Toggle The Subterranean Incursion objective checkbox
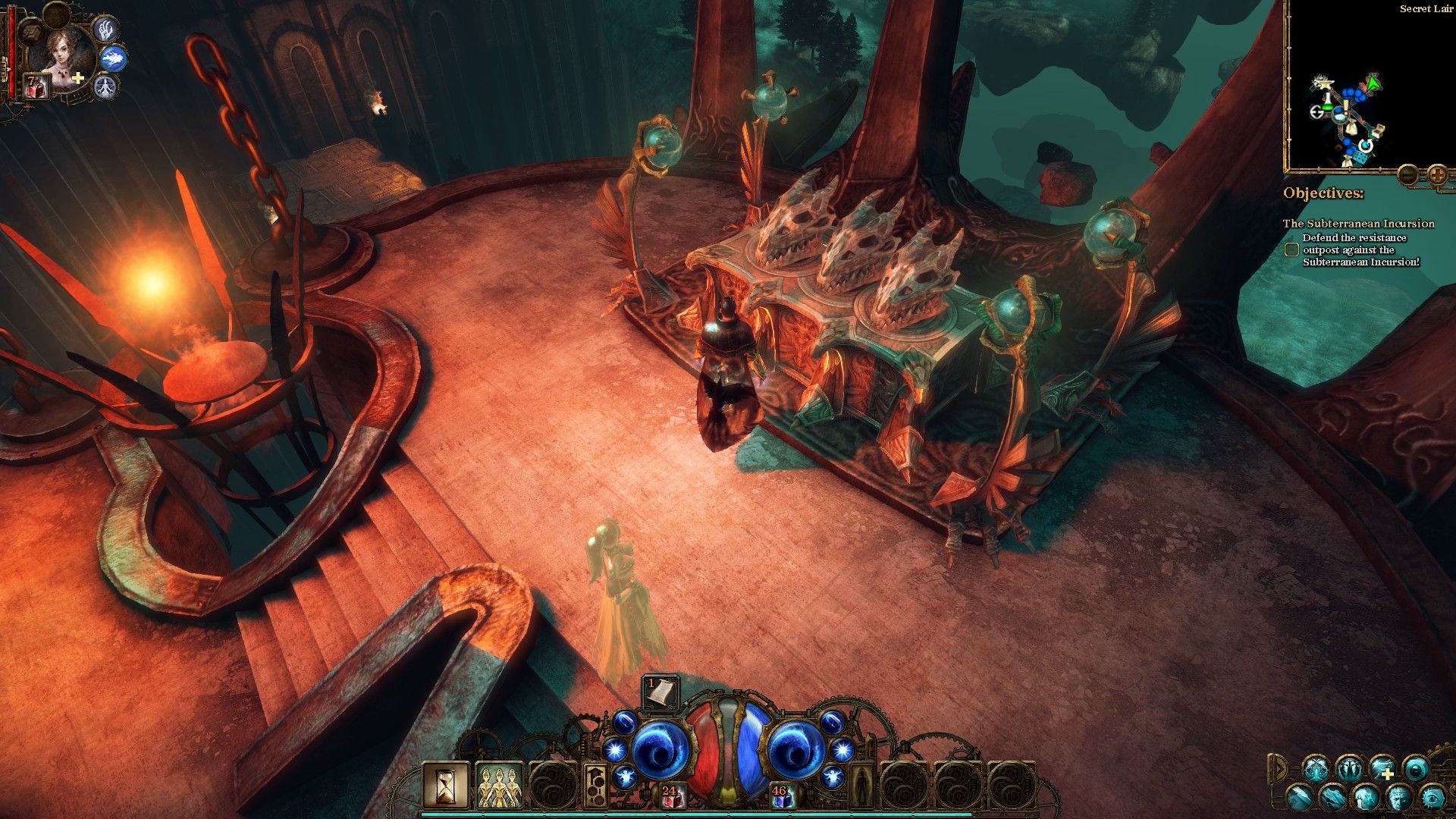The width and height of the screenshot is (1456, 819). [x=1291, y=249]
